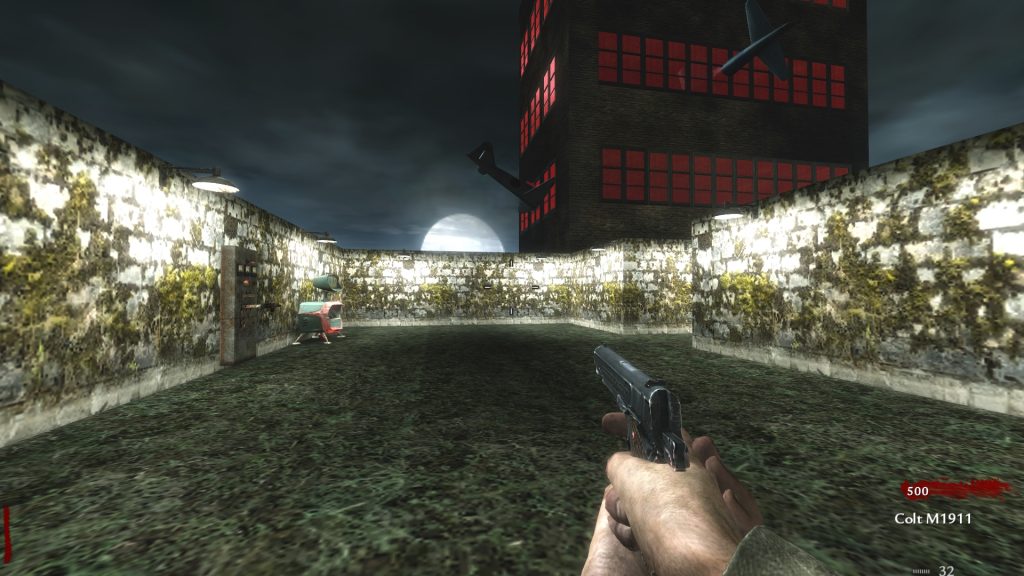Viewport: 1024px width, 576px height.
Task: Select the Colt M1911 weapon label
Action: [x=932, y=519]
